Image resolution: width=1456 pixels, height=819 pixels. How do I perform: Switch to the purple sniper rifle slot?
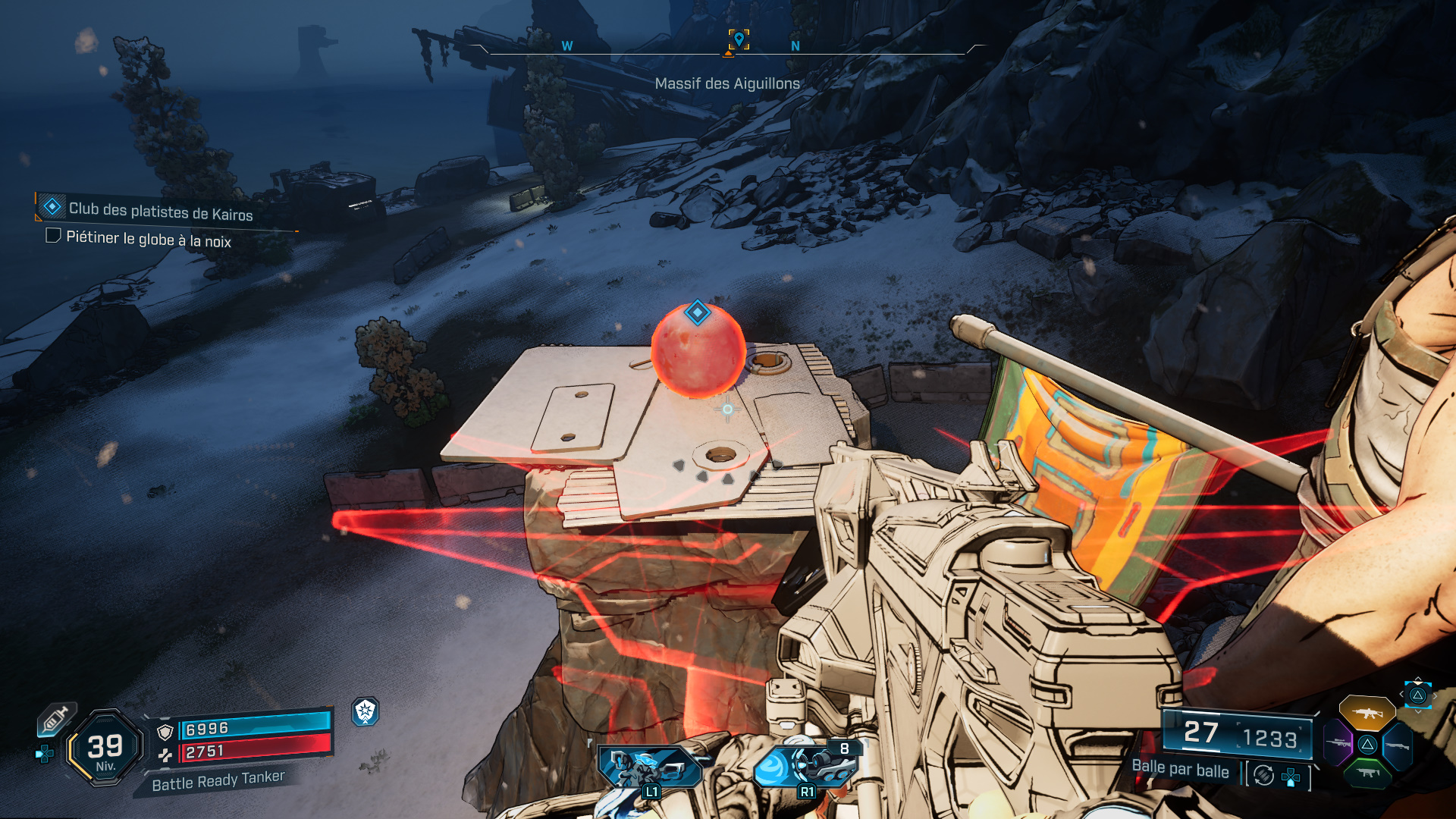(x=1338, y=743)
